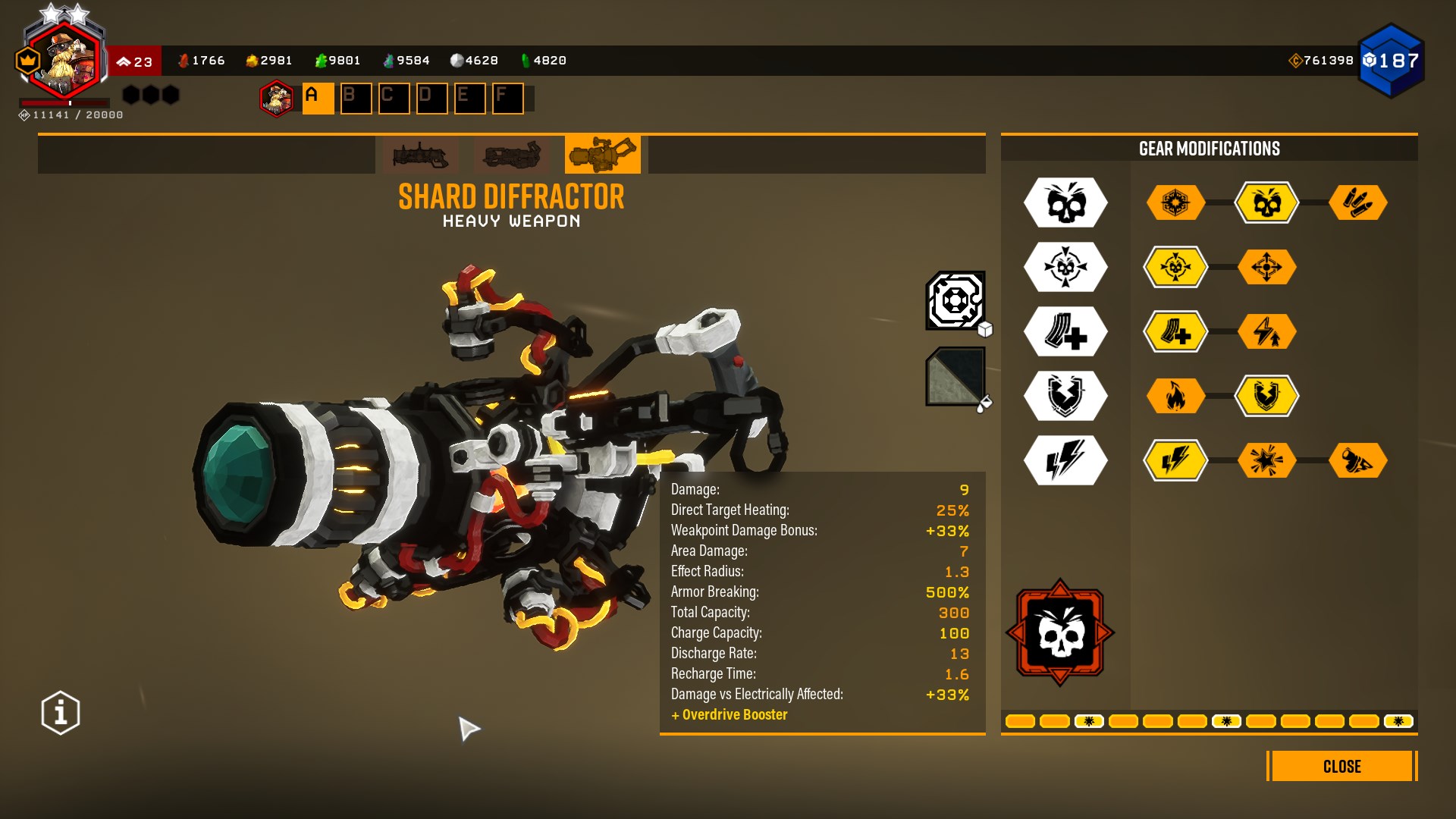Select the tier 5 explosion burst mod

(1266, 460)
